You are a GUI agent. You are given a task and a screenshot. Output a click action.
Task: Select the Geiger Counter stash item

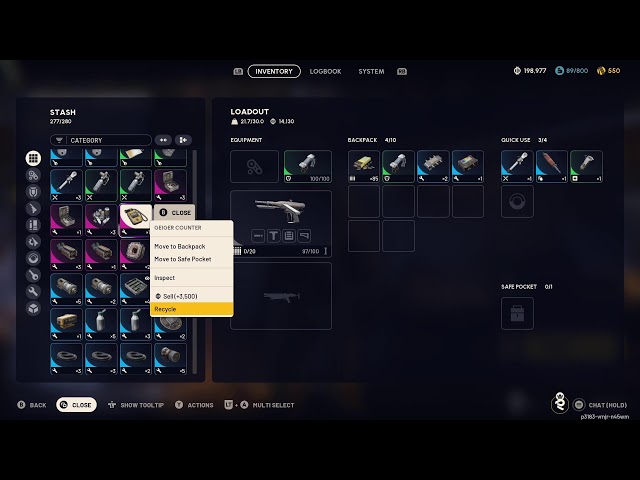point(135,216)
